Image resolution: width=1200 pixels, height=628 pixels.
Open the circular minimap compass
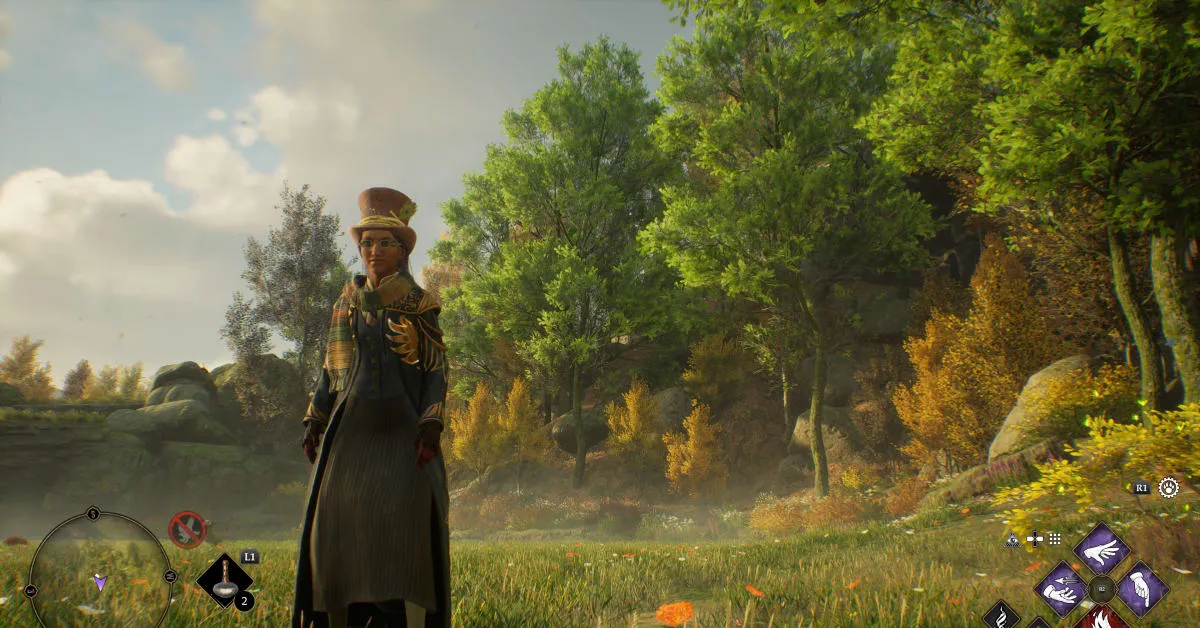[x=99, y=577]
